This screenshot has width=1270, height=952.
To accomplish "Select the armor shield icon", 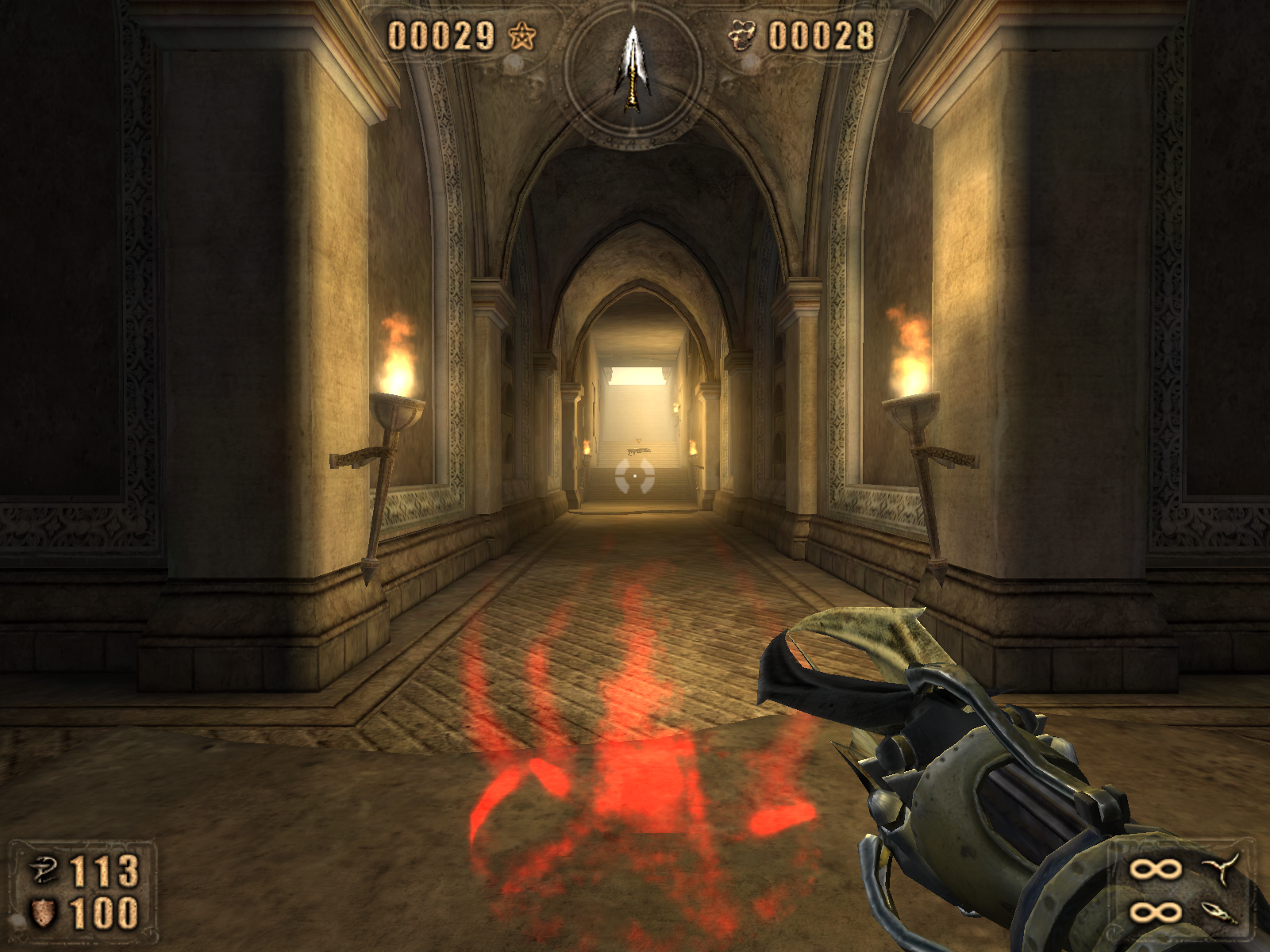I will [x=43, y=912].
